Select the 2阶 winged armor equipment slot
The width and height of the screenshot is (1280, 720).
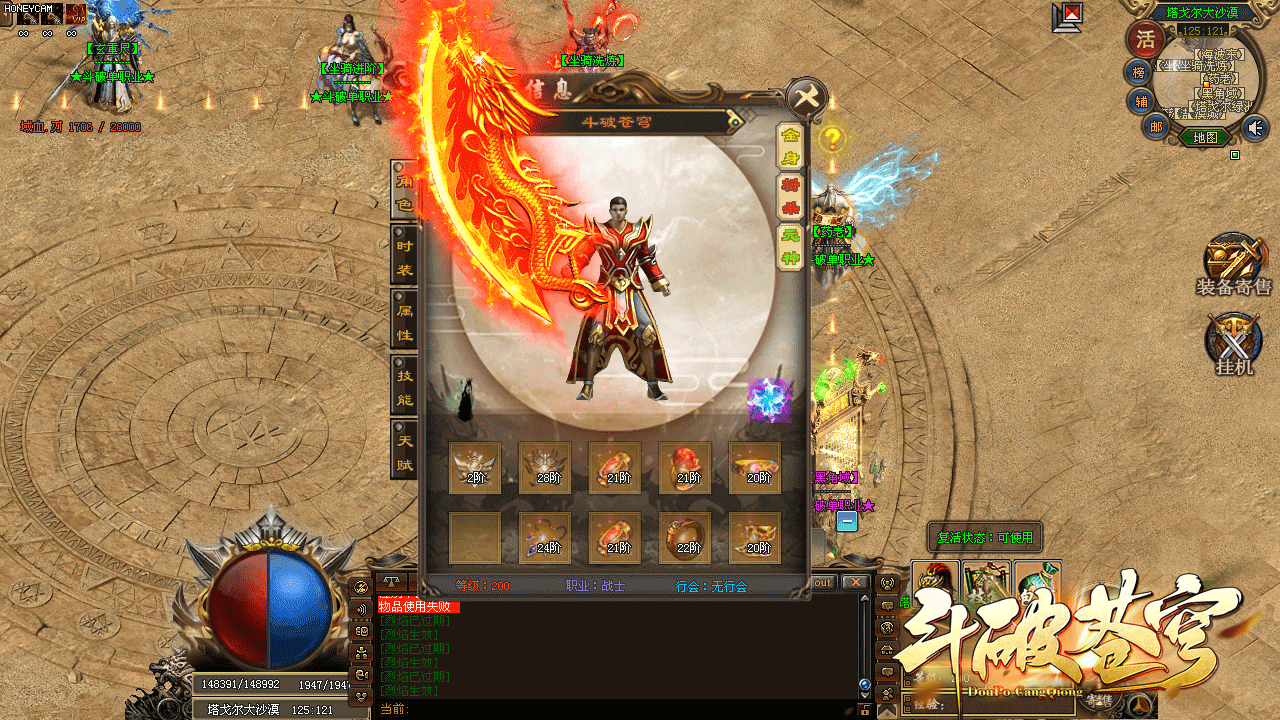[475, 468]
